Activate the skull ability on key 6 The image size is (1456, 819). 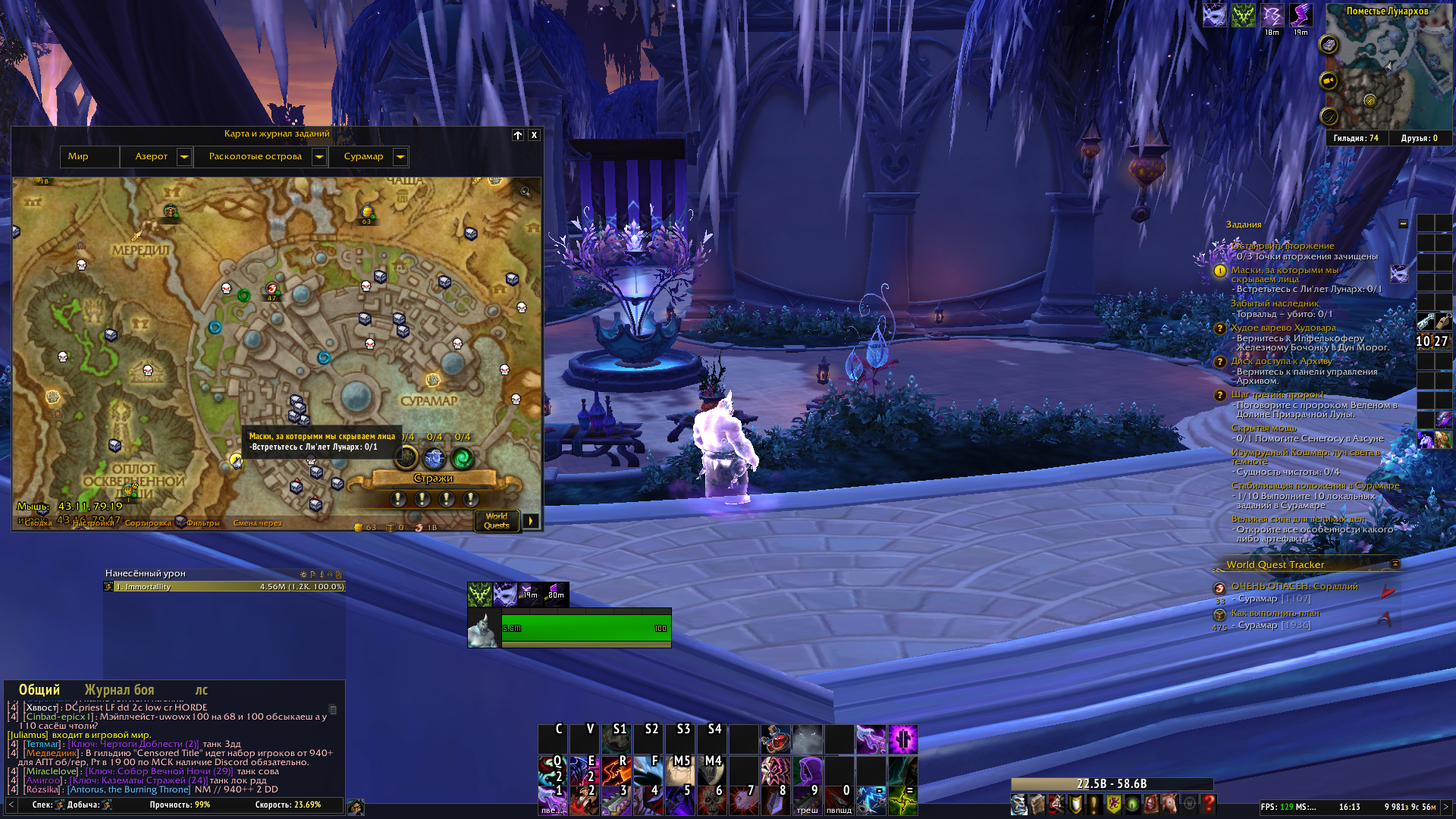(711, 799)
